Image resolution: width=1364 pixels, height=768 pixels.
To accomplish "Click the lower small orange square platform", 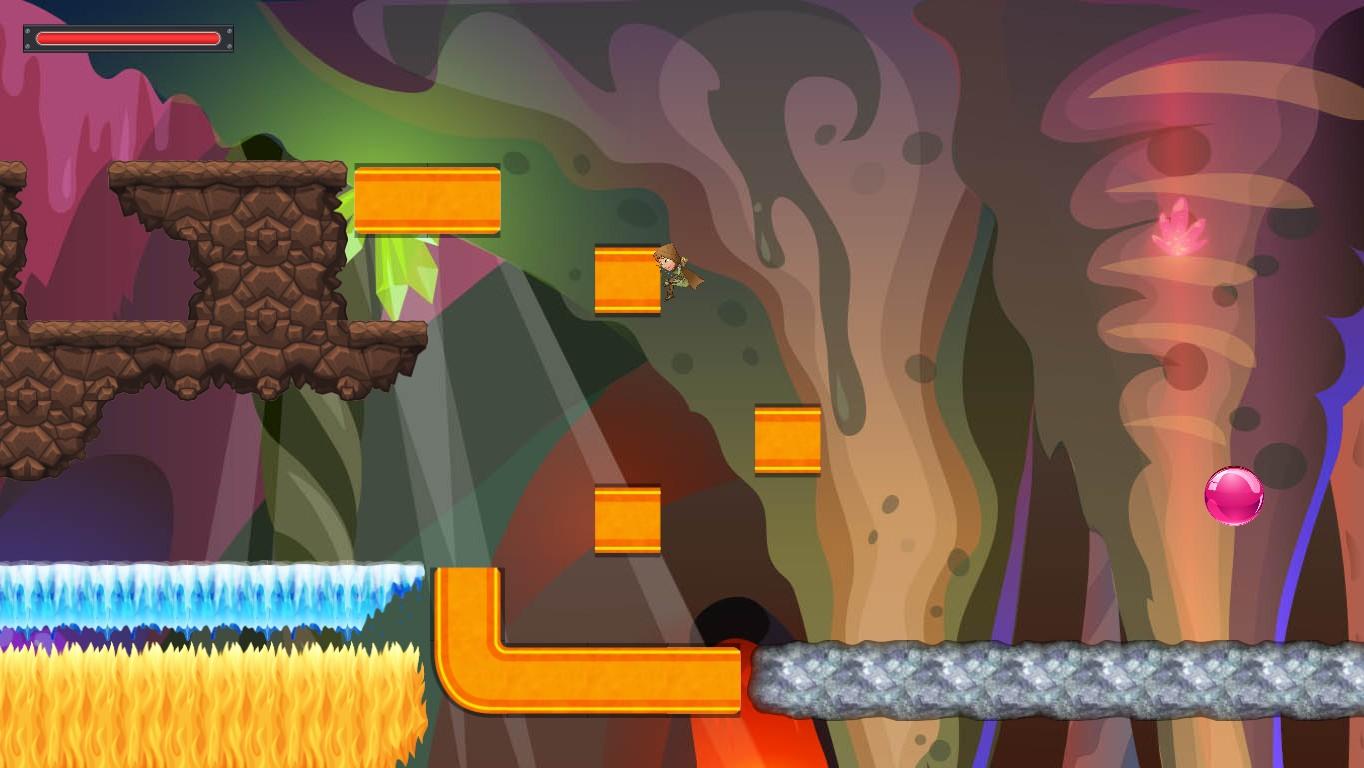I will 627,518.
